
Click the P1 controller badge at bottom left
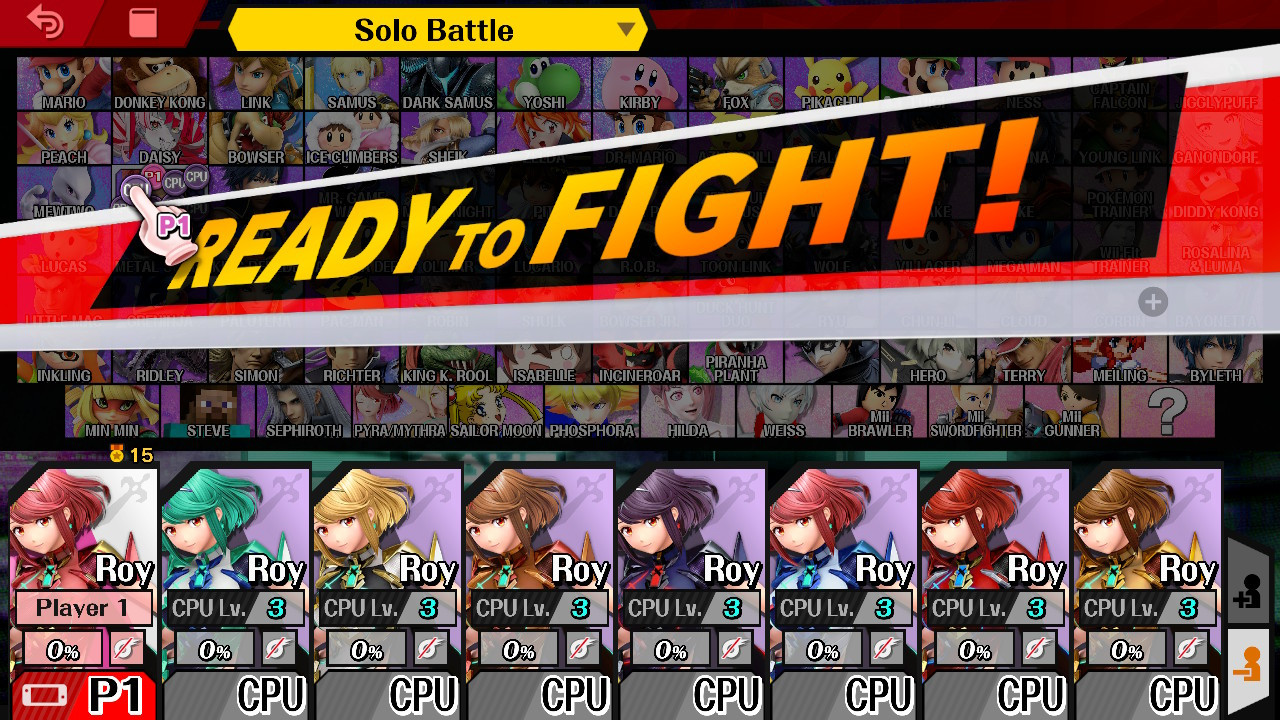80,694
